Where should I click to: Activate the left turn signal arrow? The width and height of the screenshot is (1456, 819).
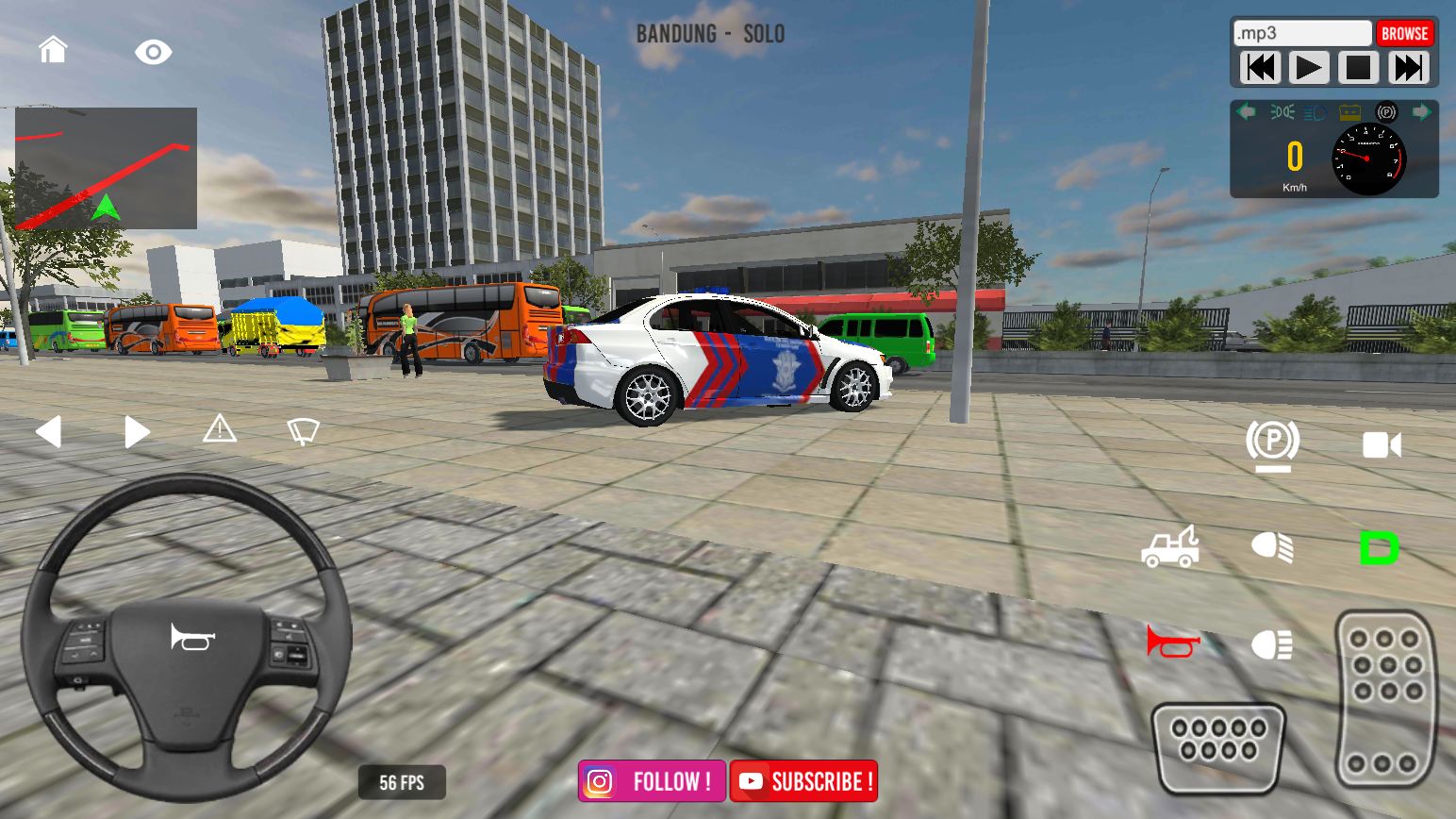coord(48,432)
